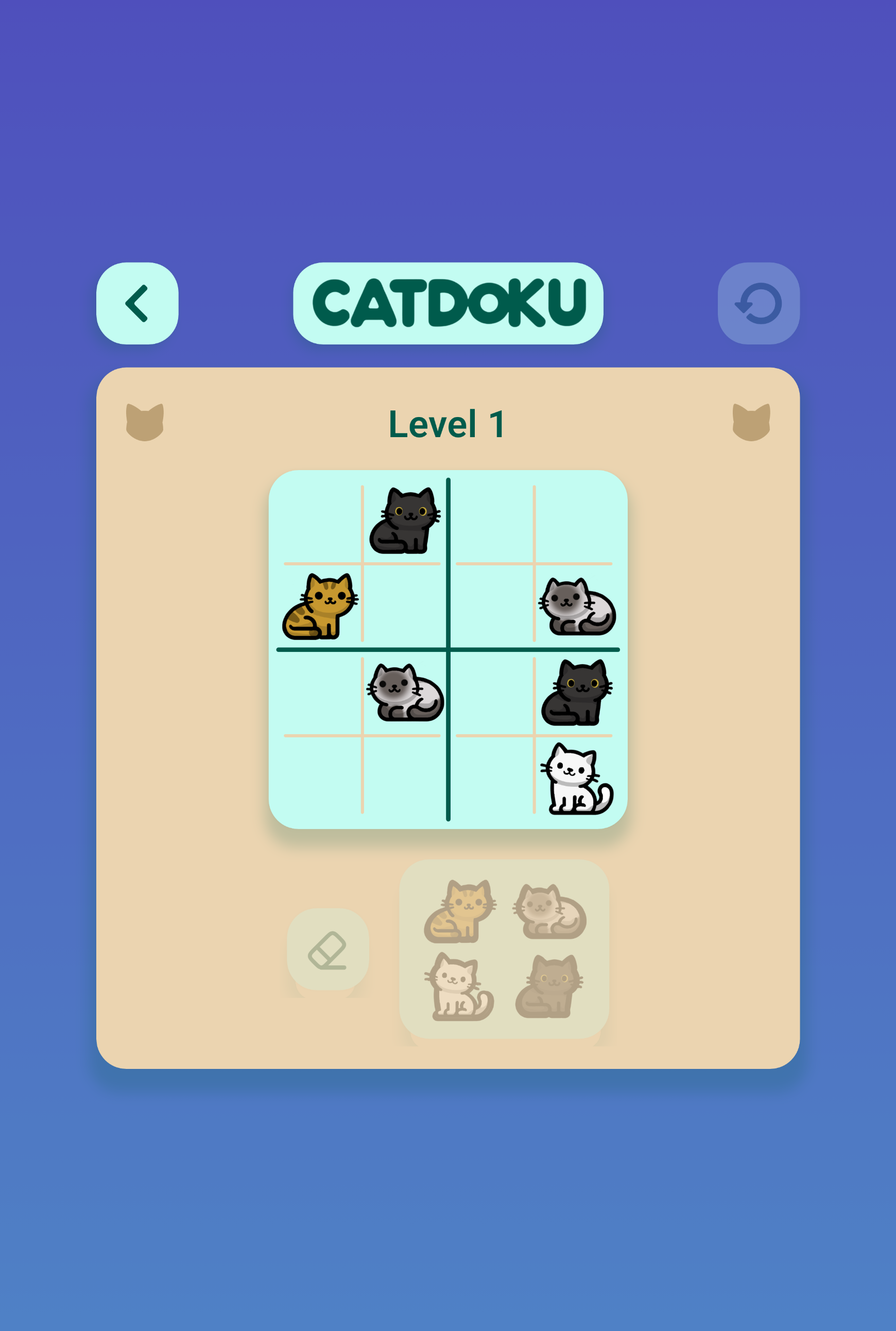Click the back arrow button
The height and width of the screenshot is (1331, 896).
coord(136,303)
